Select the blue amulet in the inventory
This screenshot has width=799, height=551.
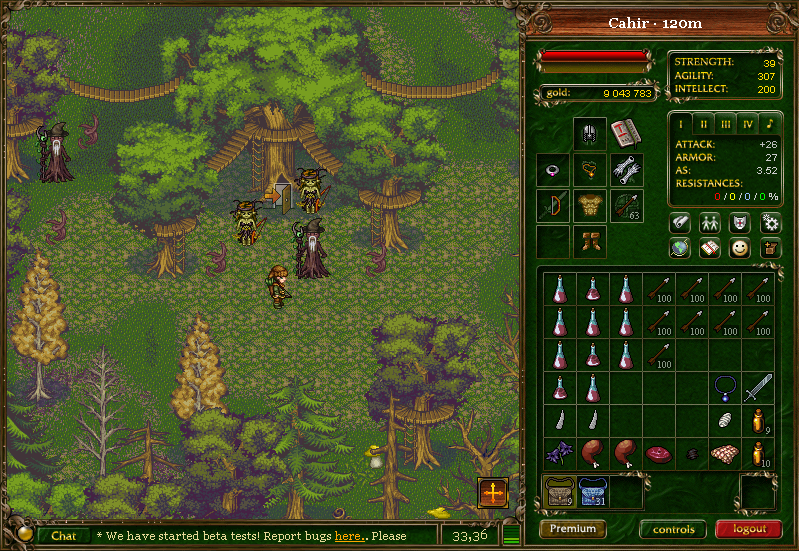coord(724,387)
